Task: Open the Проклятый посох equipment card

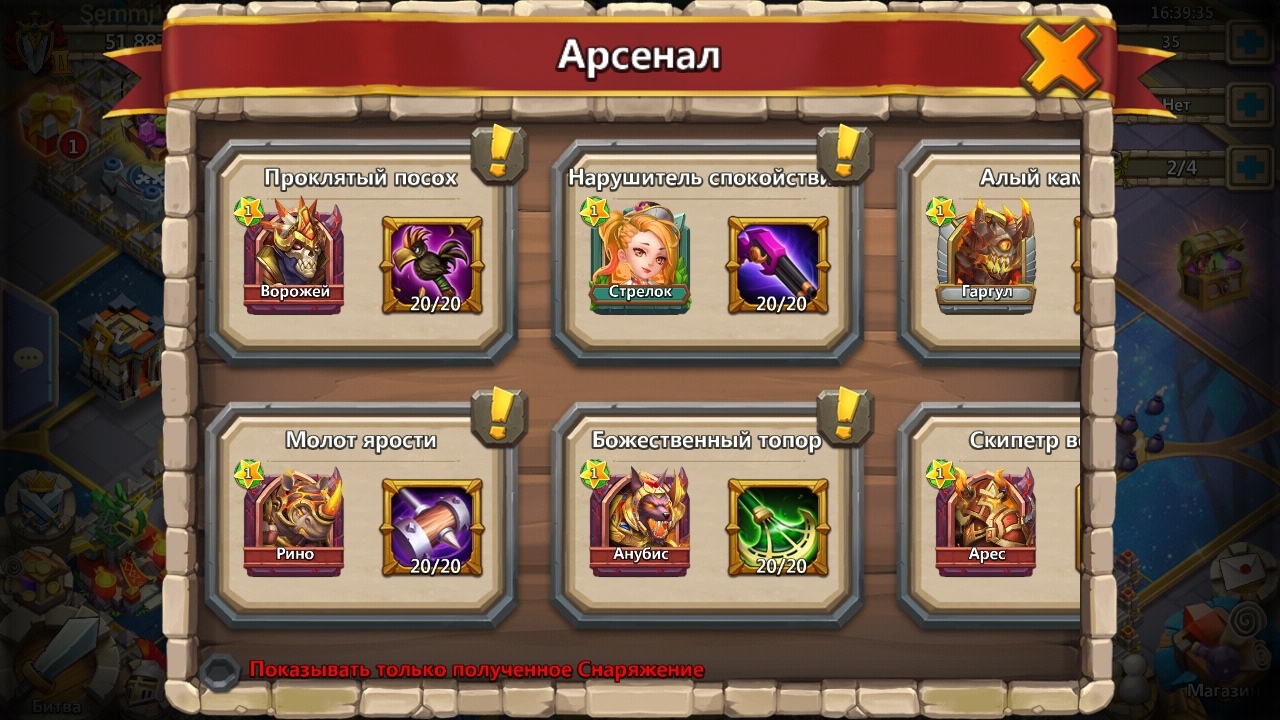Action: [360, 178]
